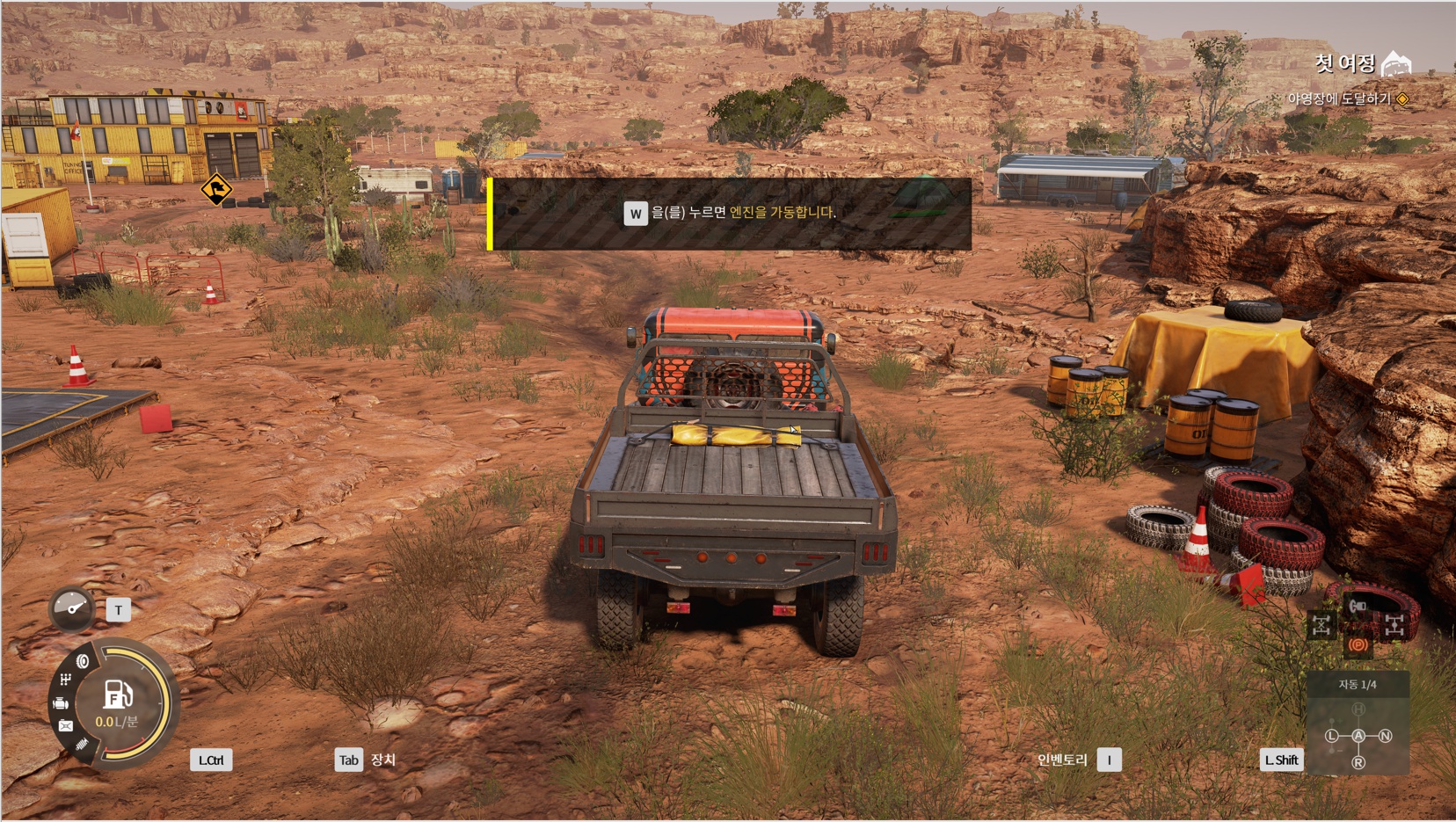This screenshot has width=1456, height=822.
Task: Activate the winch icon
Action: pos(1358,606)
